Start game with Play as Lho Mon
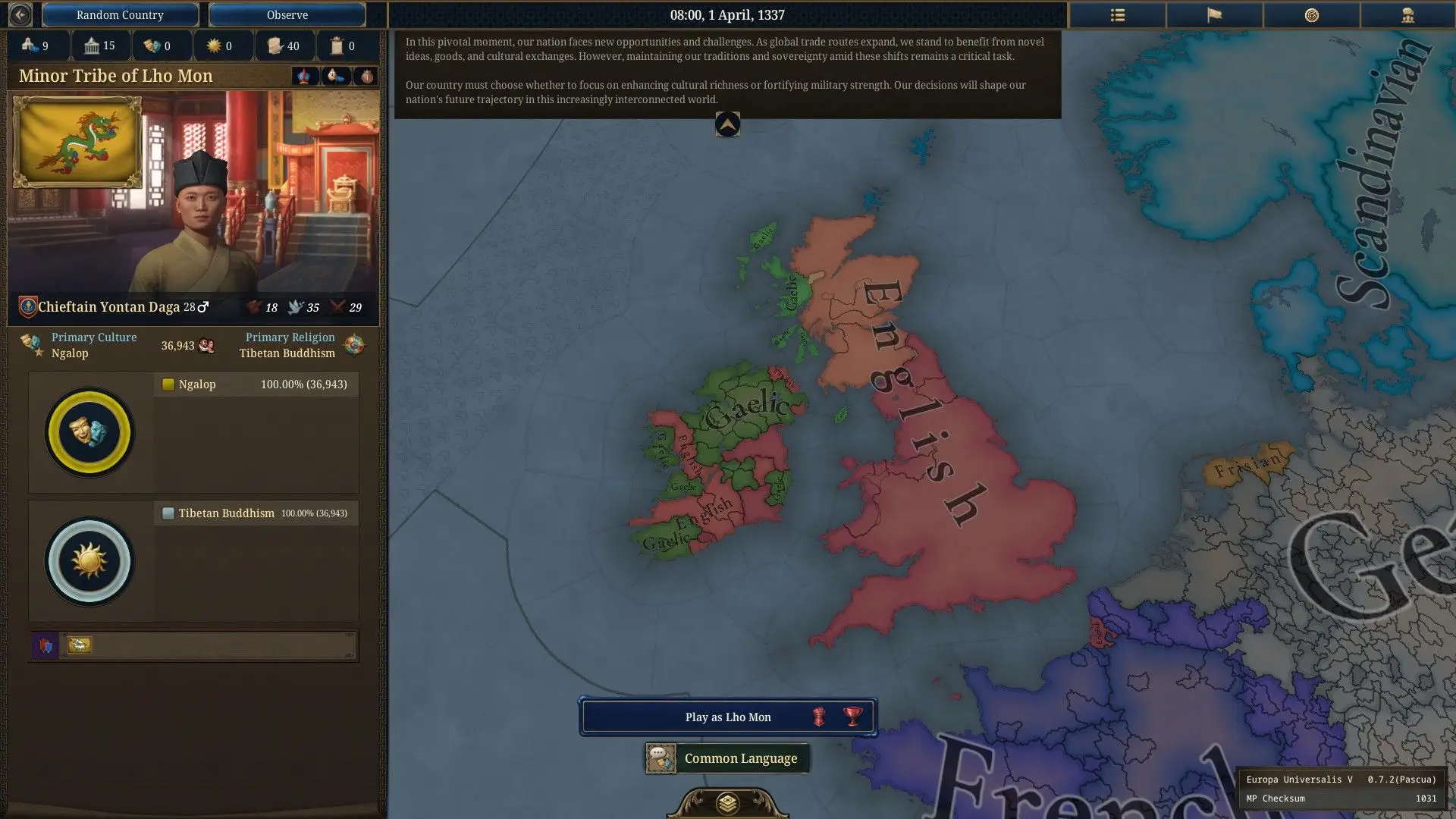 coord(728,717)
